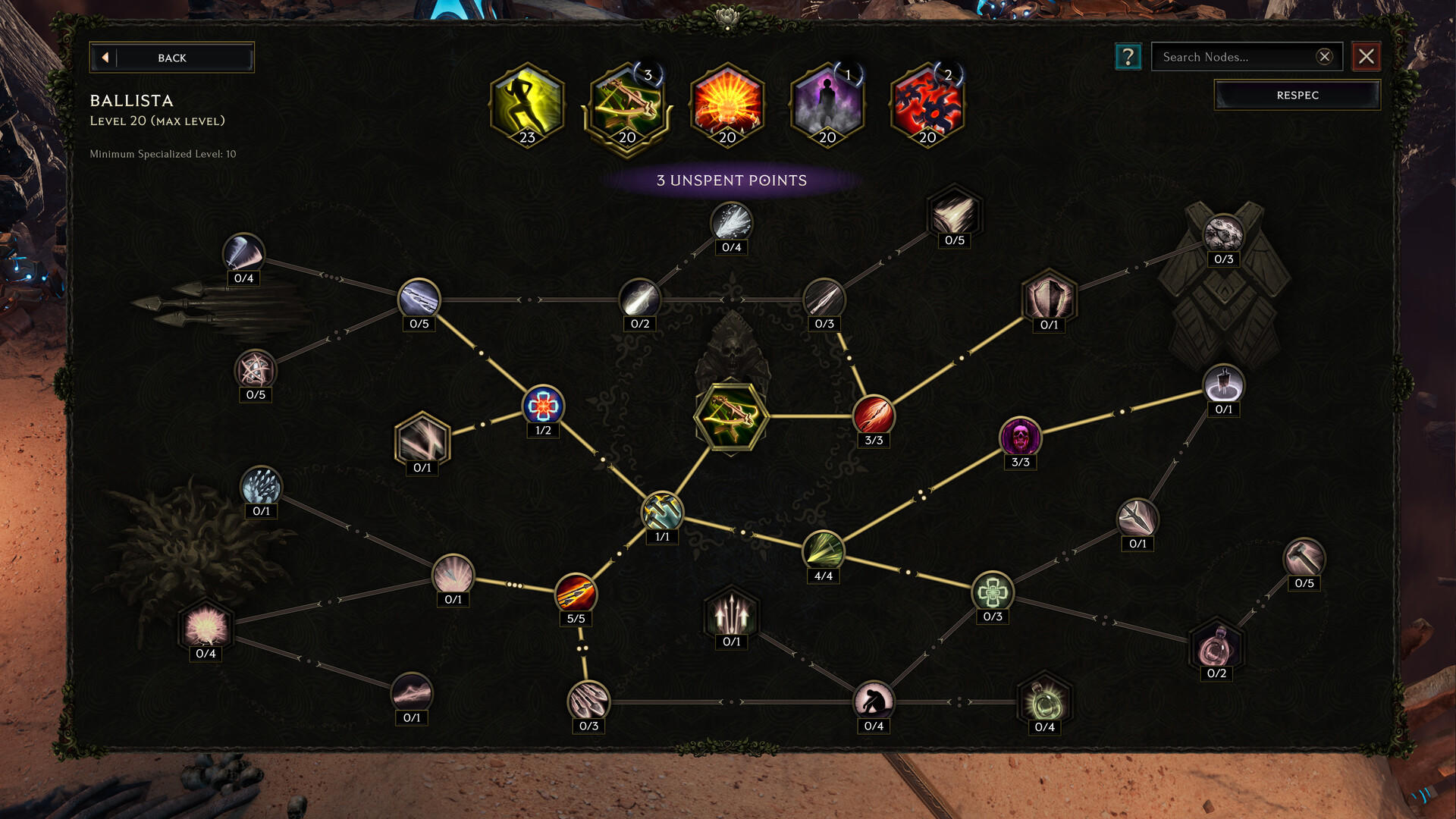This screenshot has width=1456, height=819.
Task: Click the BACK button
Action: (x=172, y=57)
